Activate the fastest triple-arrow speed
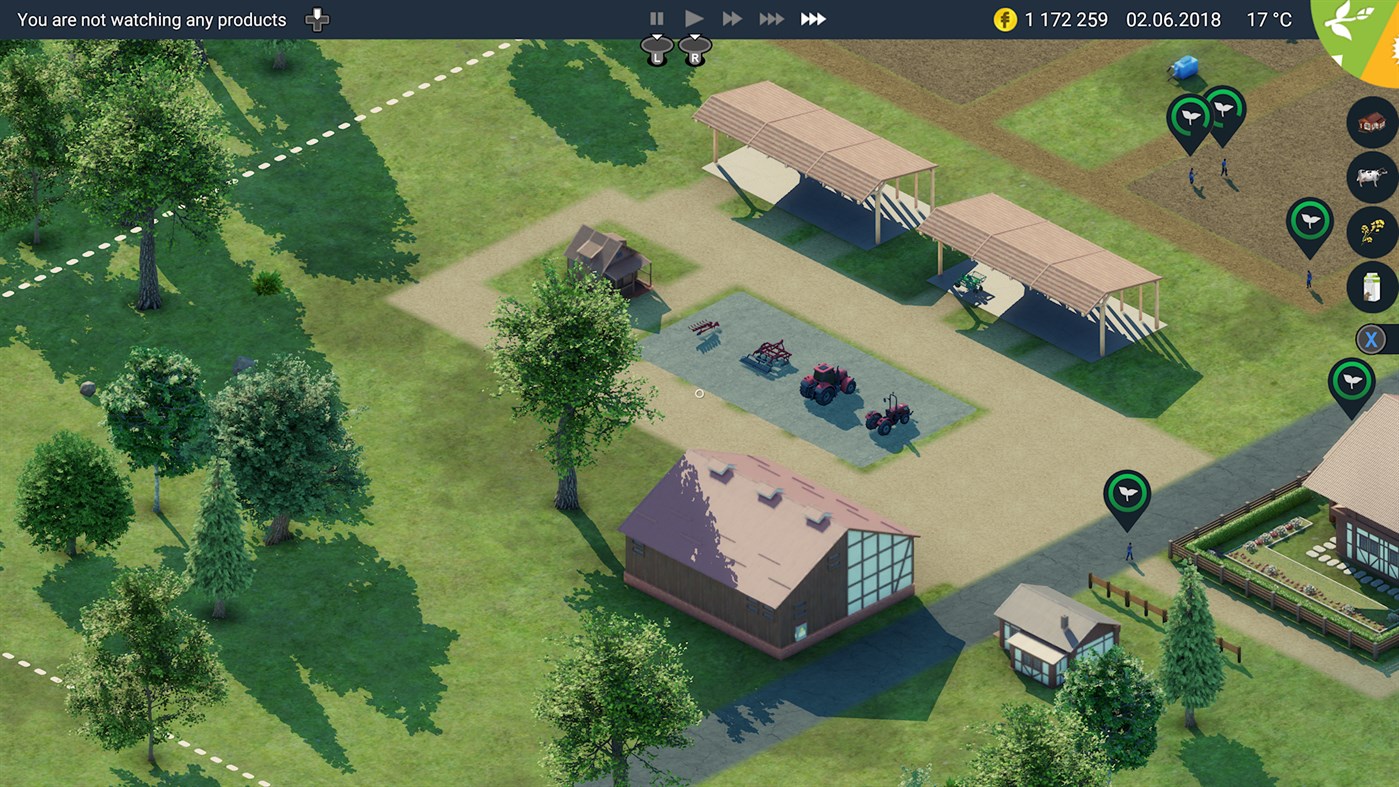 point(813,17)
